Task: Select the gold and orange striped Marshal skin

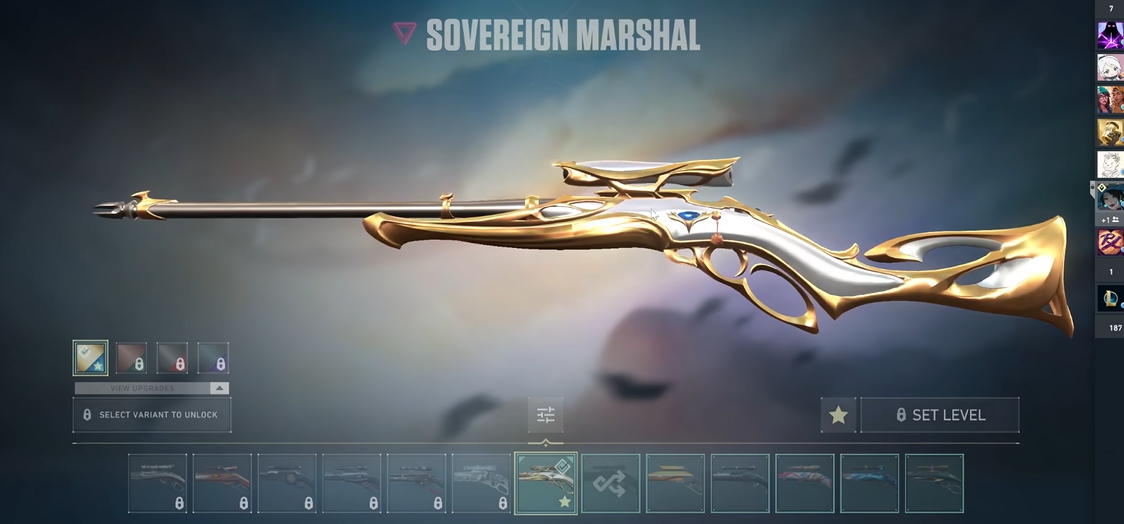Action: 675,483
